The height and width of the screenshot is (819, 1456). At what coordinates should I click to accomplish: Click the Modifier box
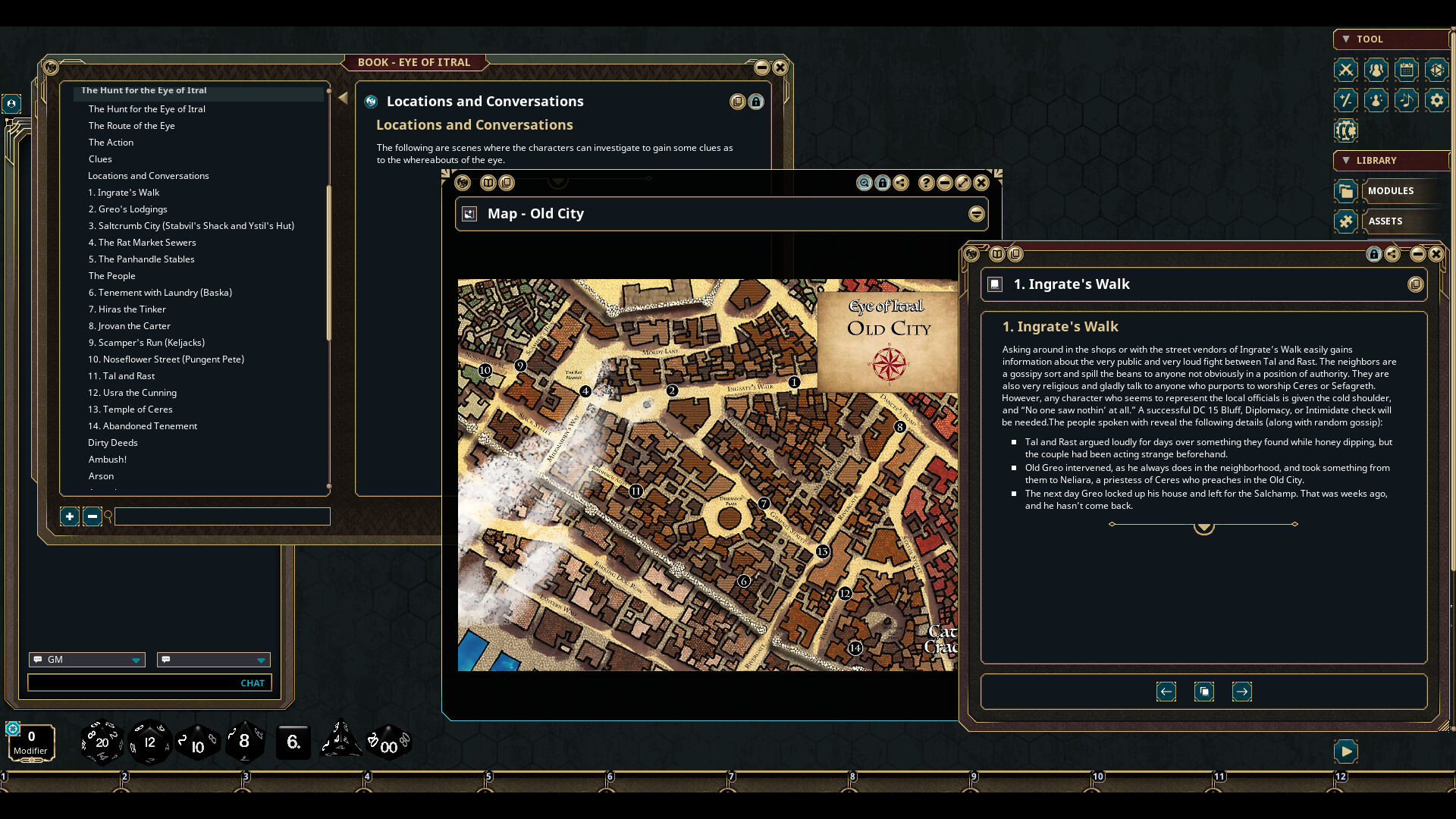[31, 742]
